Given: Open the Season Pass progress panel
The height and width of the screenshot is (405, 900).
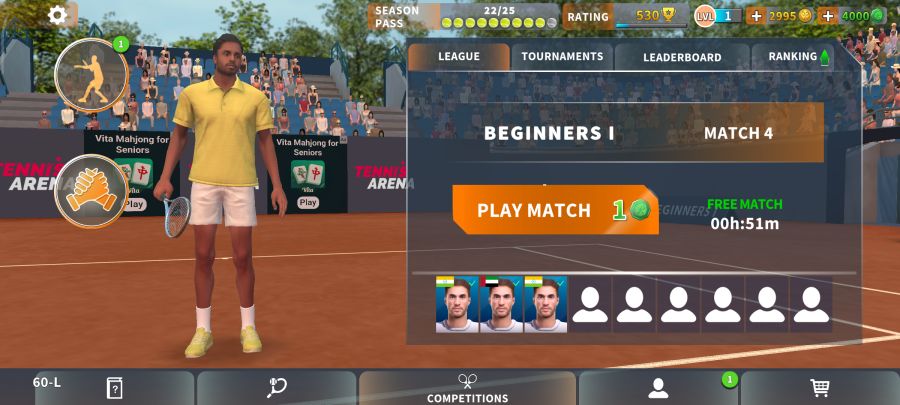Looking at the screenshot, I should click(465, 16).
